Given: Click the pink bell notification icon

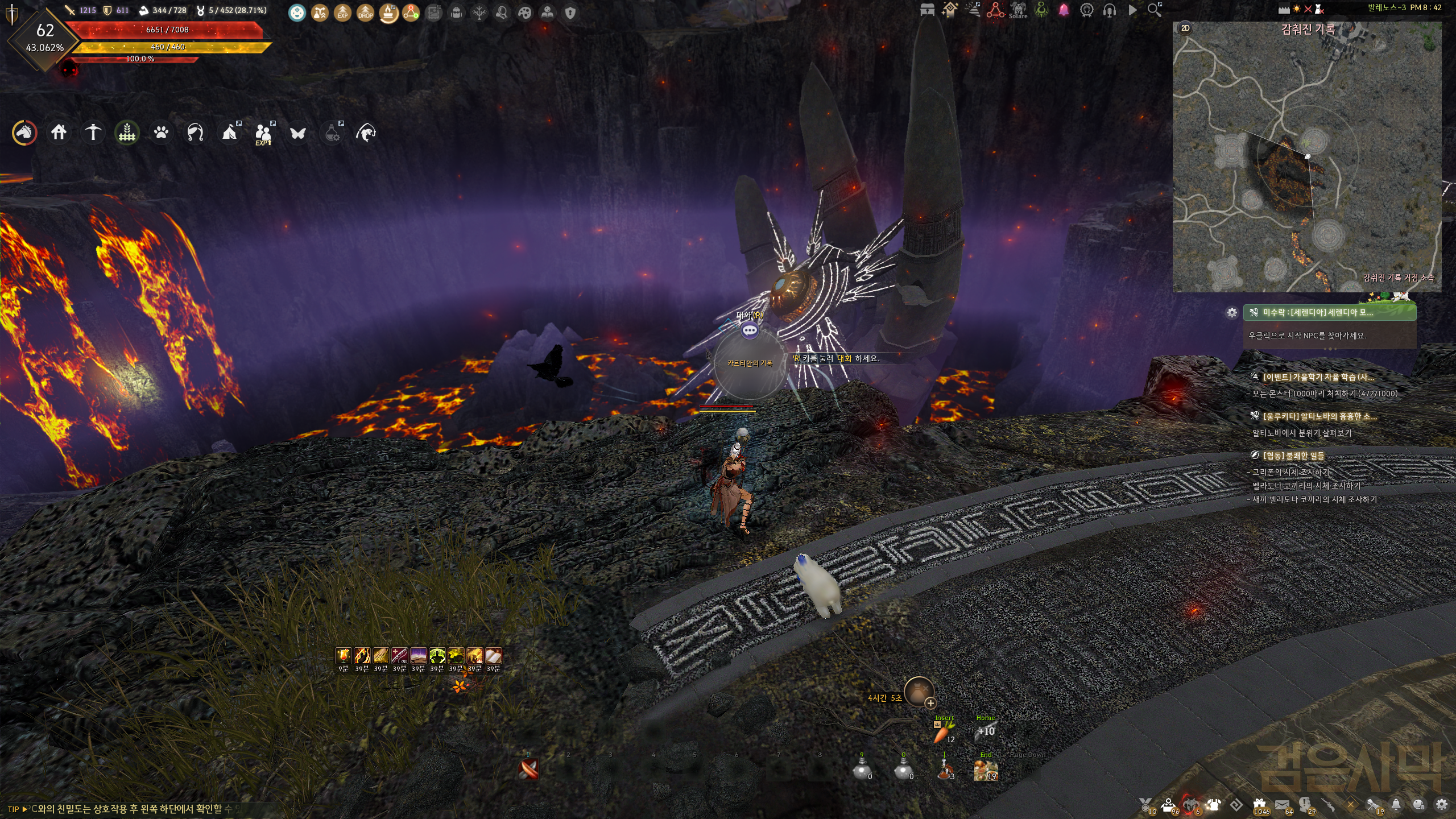Looking at the screenshot, I should (1064, 10).
